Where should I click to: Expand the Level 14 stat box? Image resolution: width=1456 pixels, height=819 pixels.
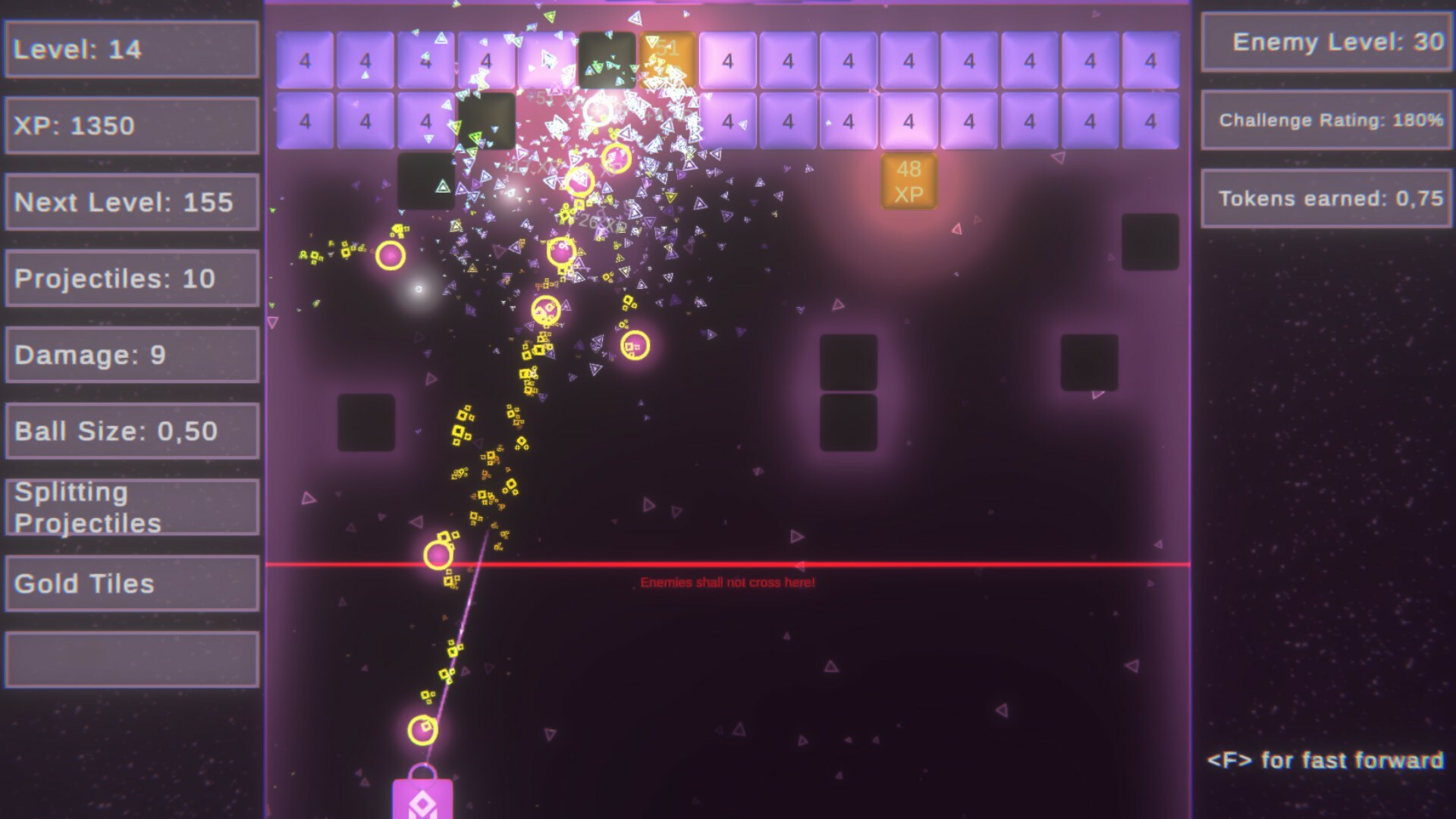click(131, 49)
